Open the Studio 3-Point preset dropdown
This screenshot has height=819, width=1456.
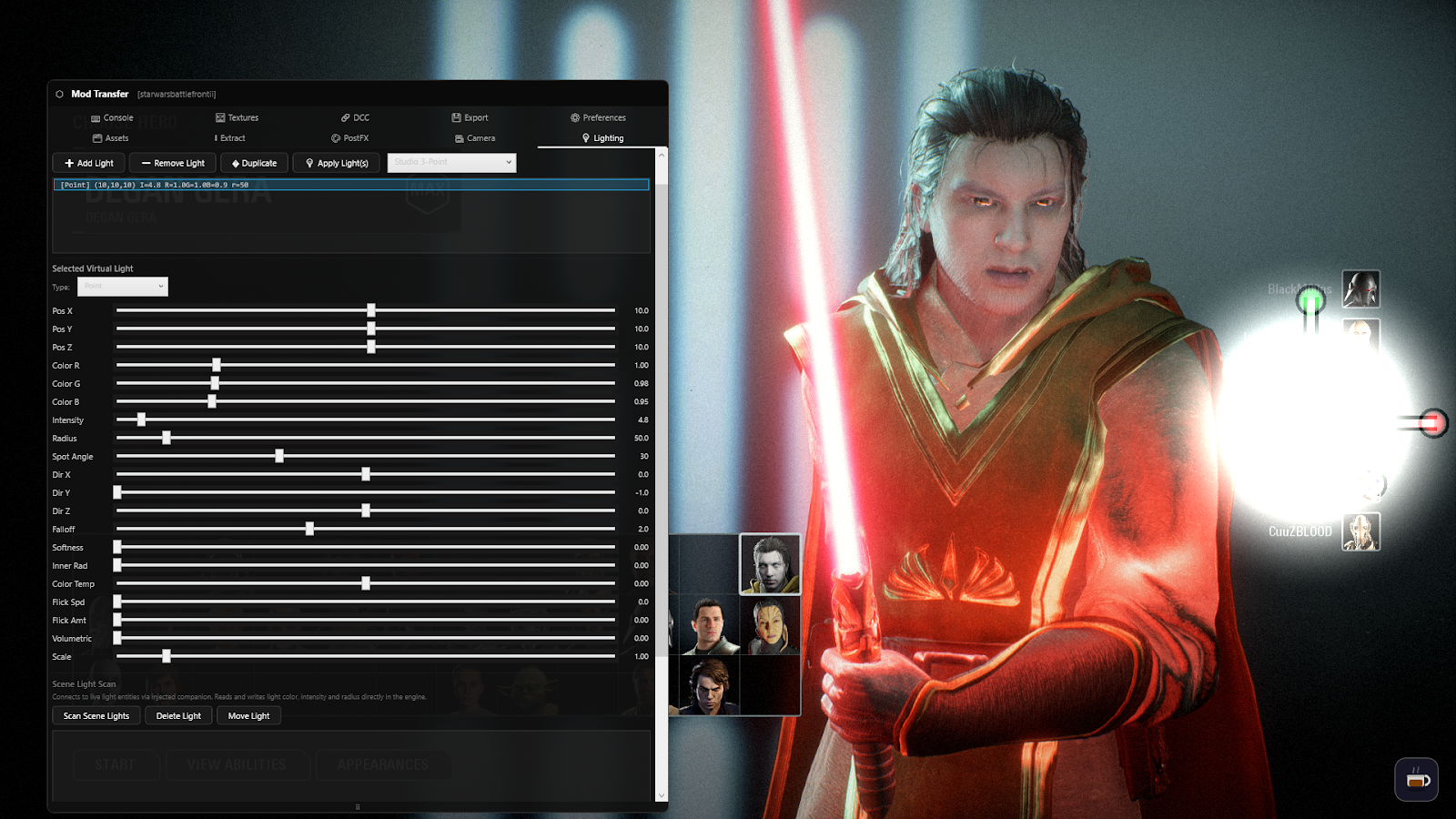[450, 162]
